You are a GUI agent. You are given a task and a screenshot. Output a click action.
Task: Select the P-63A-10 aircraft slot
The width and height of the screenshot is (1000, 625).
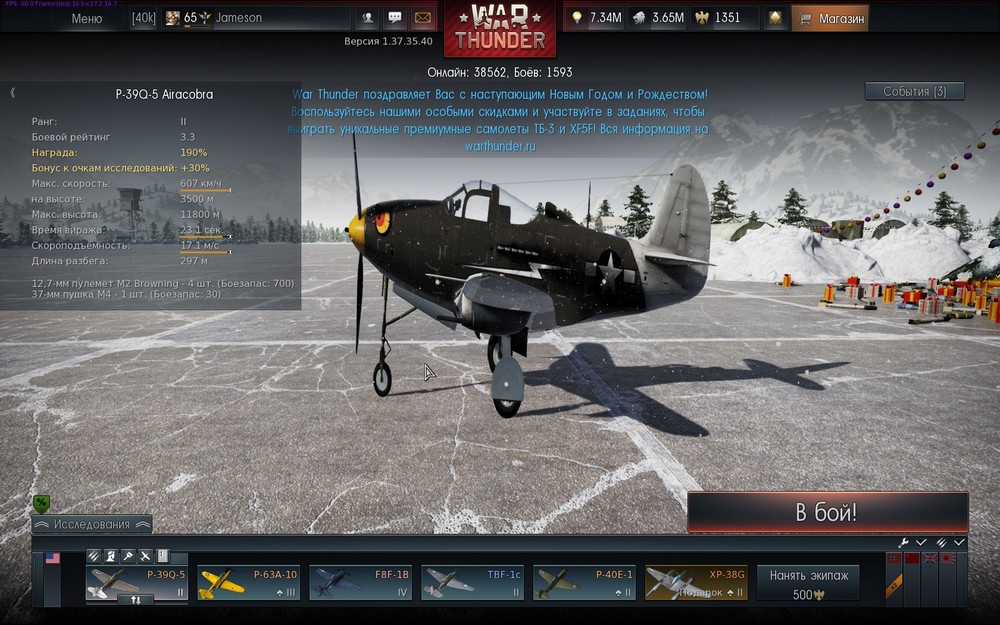(247, 582)
